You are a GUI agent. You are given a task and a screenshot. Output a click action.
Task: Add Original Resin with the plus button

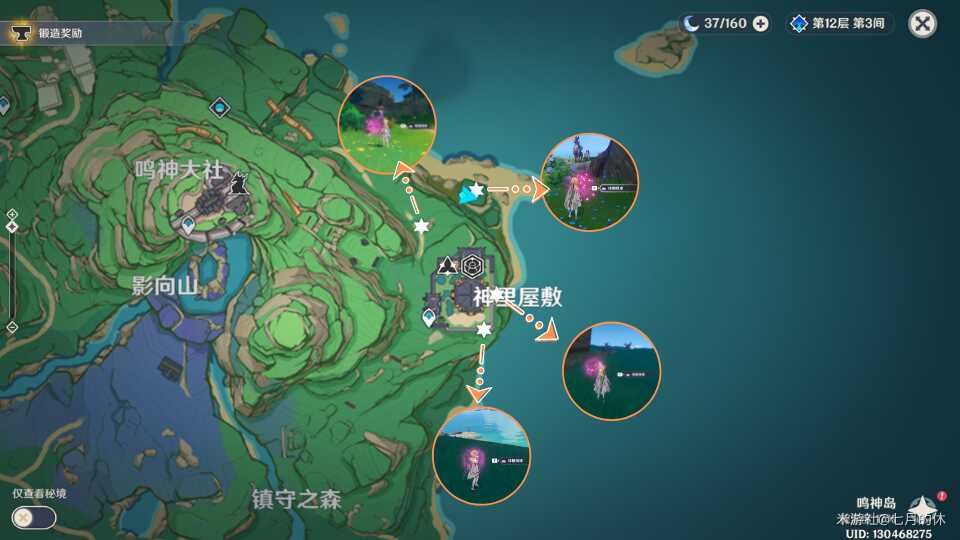[761, 23]
